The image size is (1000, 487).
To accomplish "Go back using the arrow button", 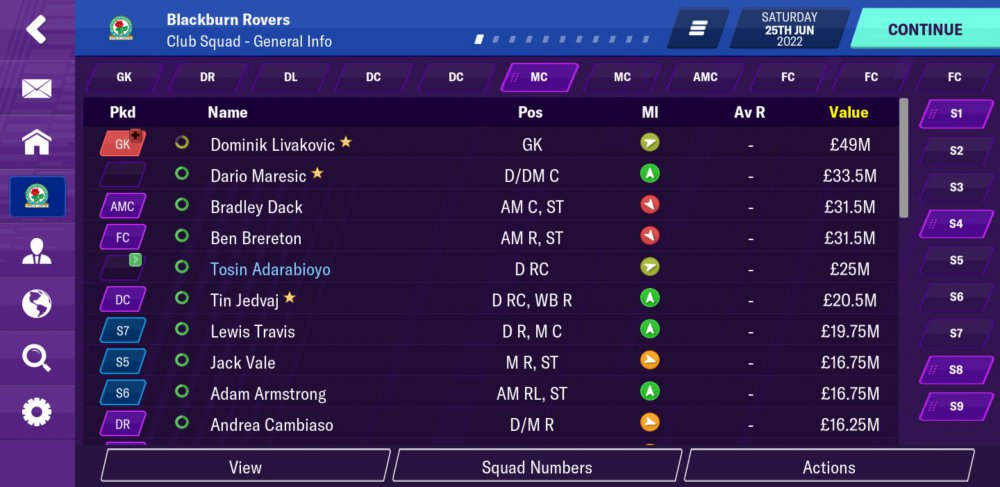I will pyautogui.click(x=36, y=29).
